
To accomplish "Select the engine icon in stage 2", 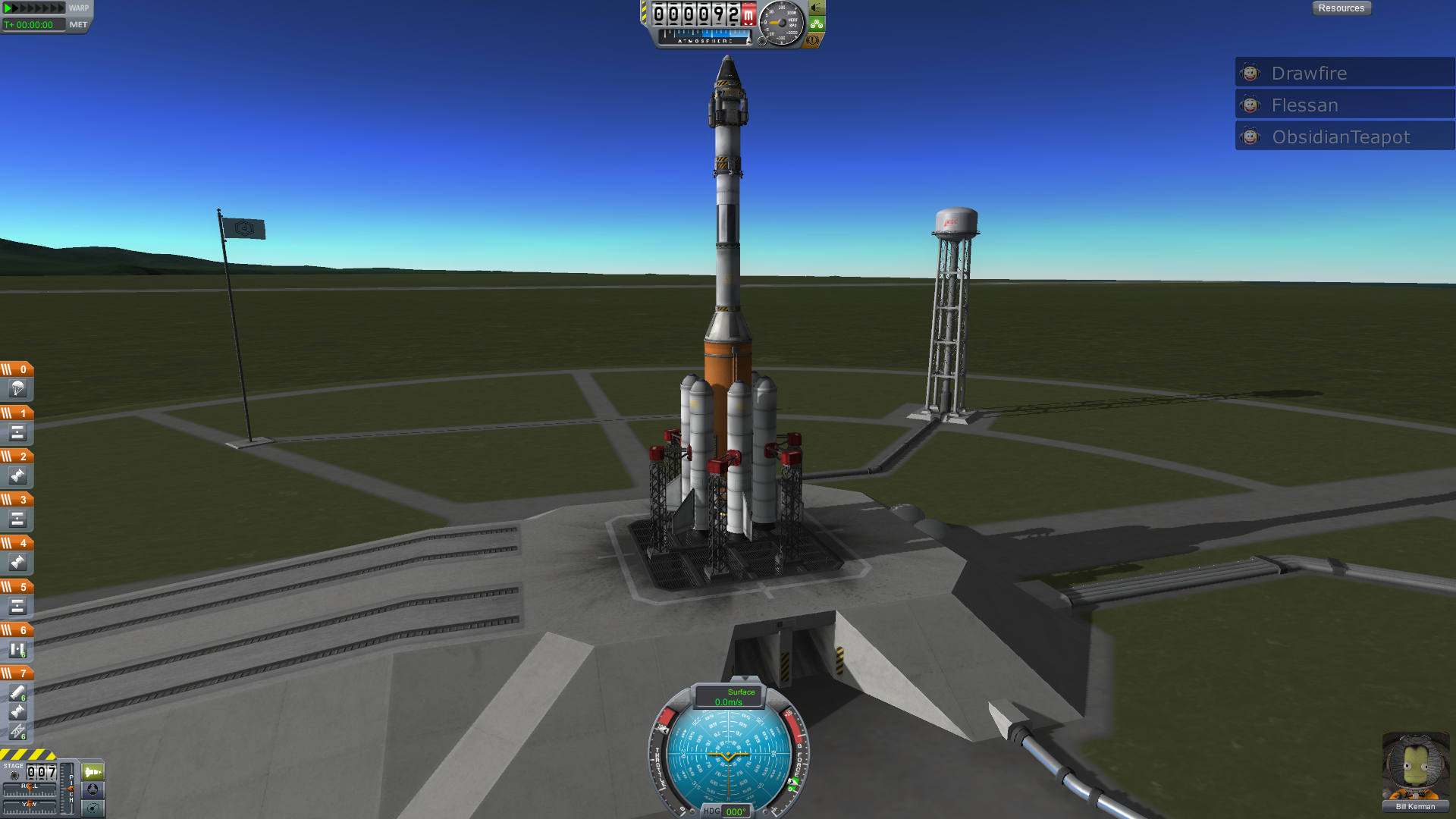I will [17, 475].
